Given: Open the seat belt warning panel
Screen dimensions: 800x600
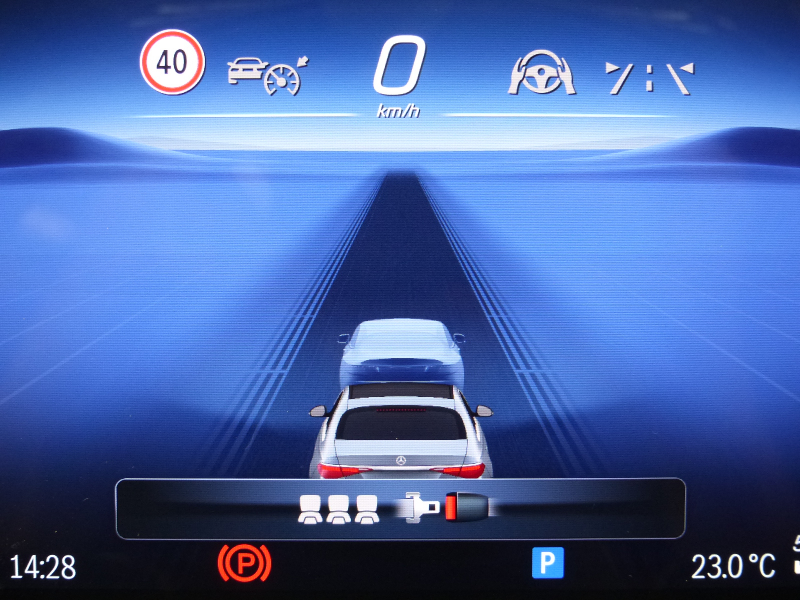Looking at the screenshot, I should coord(400,509).
